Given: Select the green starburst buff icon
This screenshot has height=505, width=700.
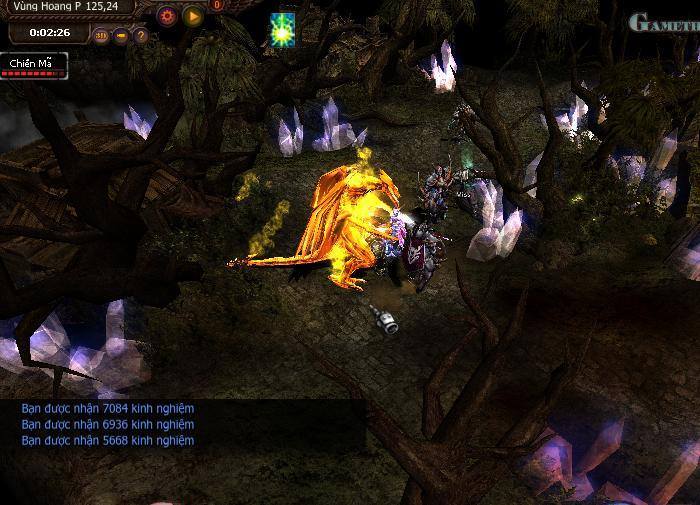Looking at the screenshot, I should pos(281,30).
